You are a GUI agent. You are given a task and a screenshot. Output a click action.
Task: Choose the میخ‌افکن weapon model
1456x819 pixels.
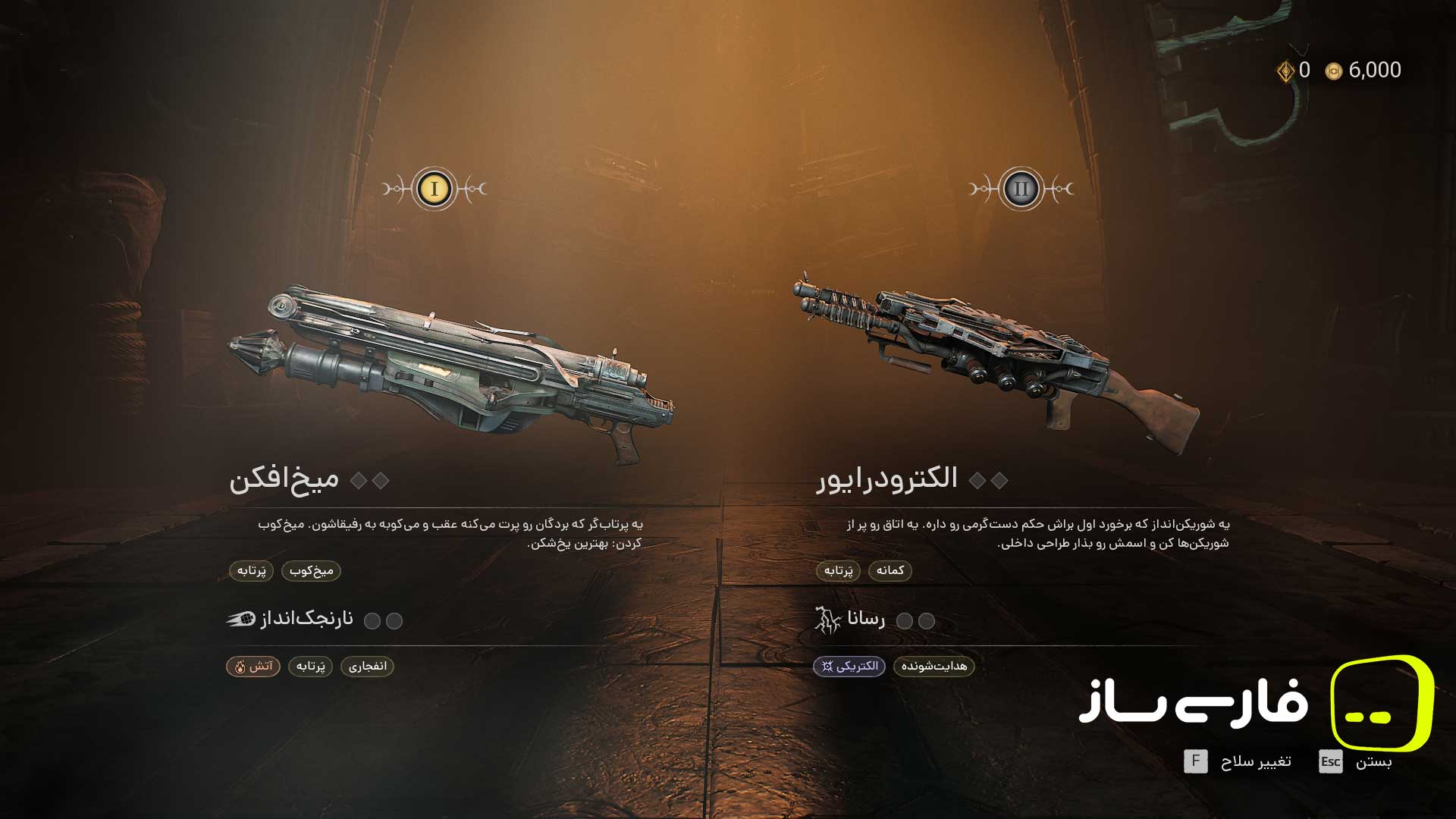click(452, 373)
